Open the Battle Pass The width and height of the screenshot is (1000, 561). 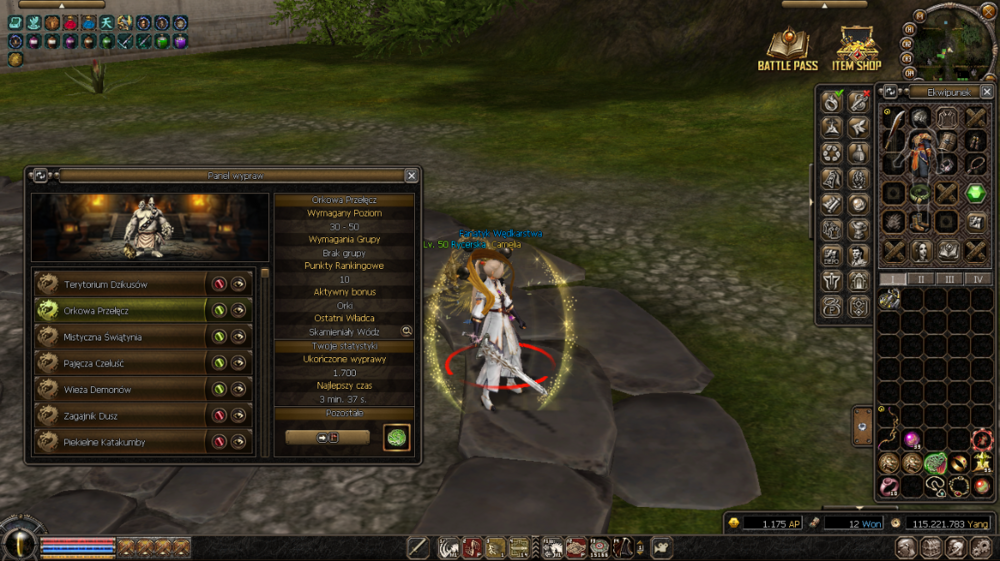pos(788,50)
